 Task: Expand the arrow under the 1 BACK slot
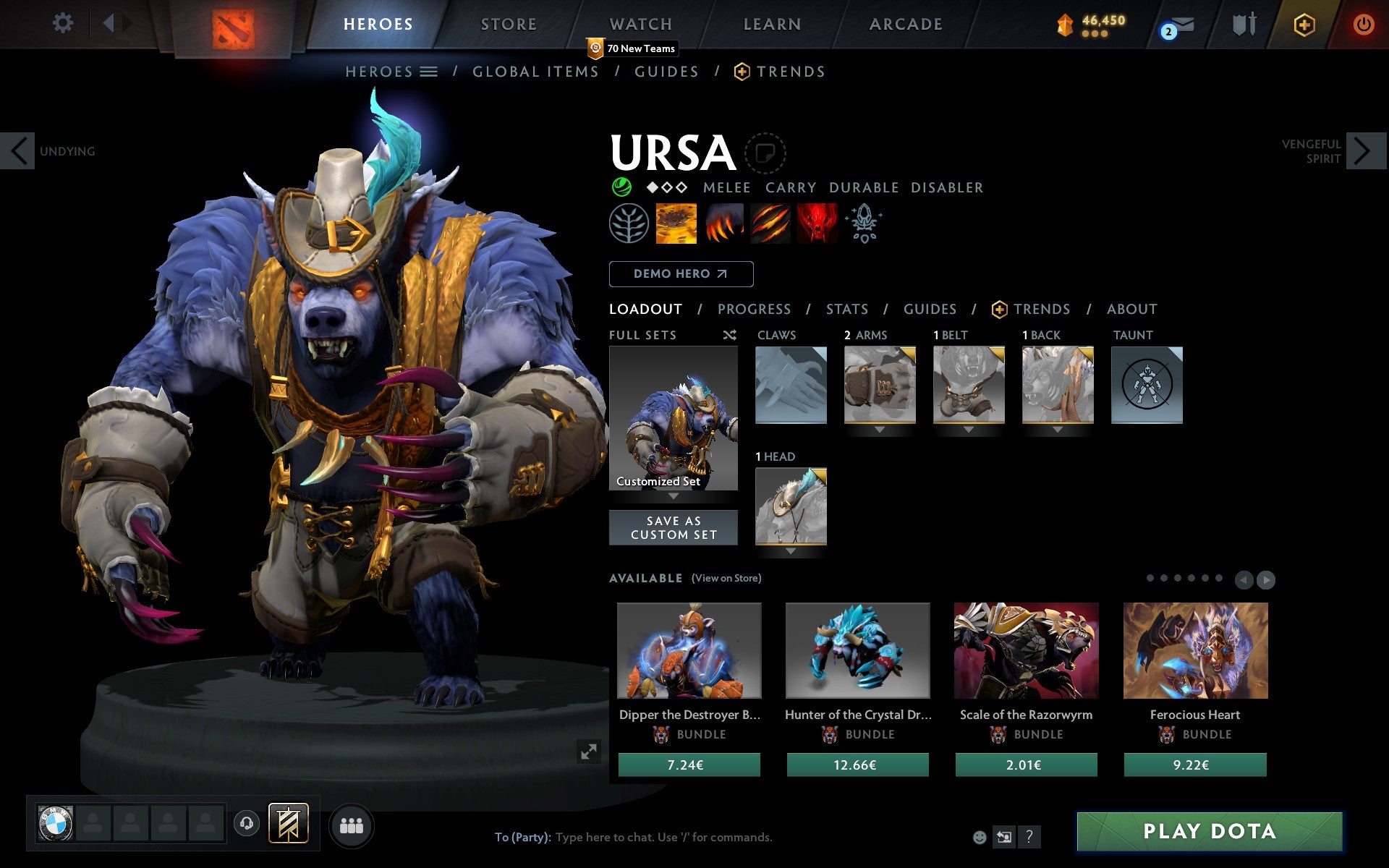(1057, 428)
